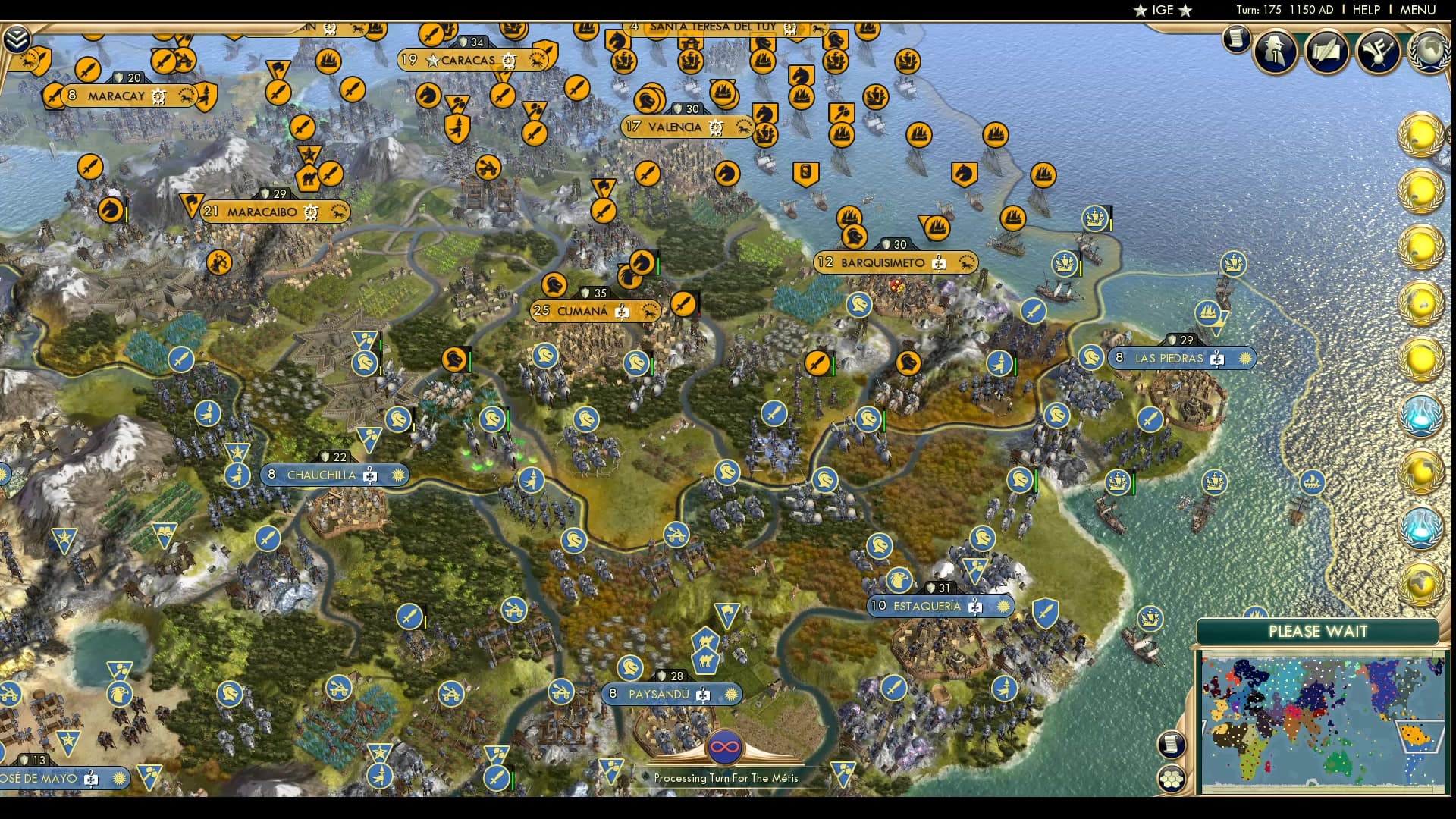The height and width of the screenshot is (819, 1456).
Task: Toggle the hexagon grid icon near minimap
Action: (1170, 779)
